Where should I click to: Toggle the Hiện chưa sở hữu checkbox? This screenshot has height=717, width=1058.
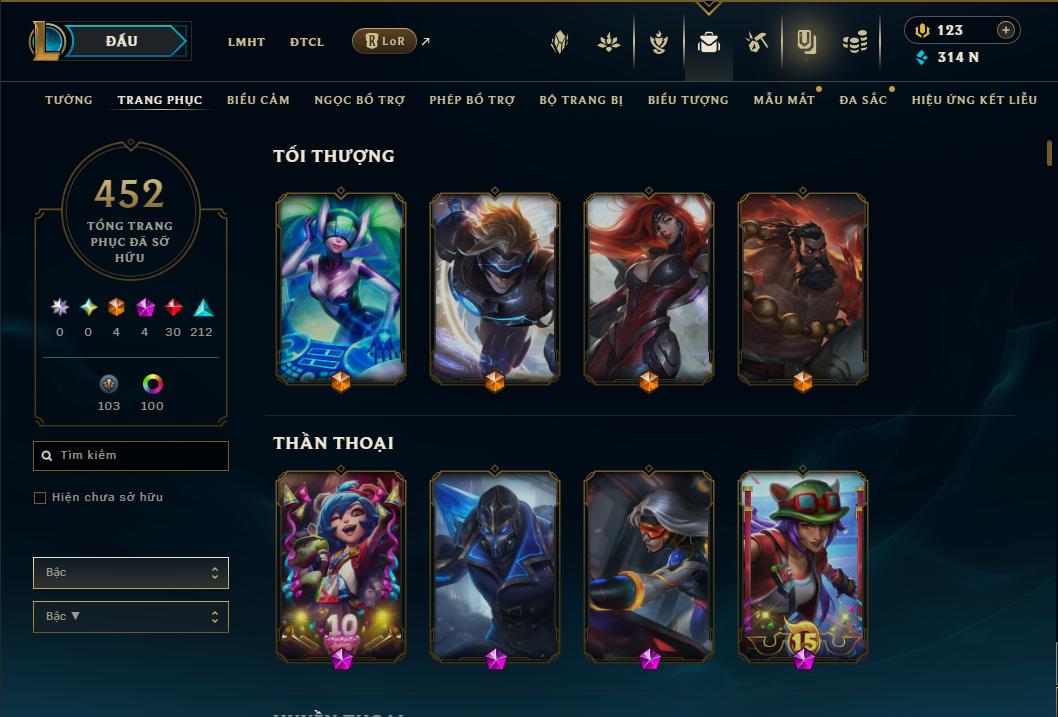pyautogui.click(x=40, y=498)
